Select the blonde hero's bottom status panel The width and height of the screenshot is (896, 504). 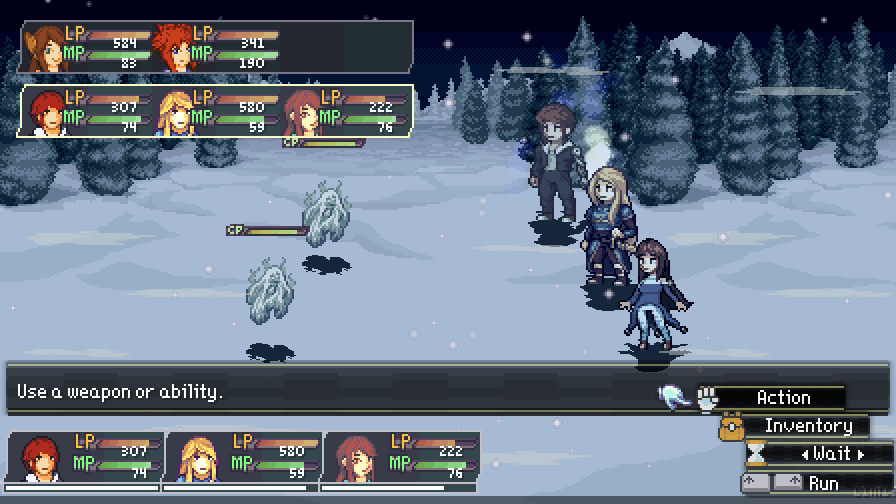tap(243, 457)
